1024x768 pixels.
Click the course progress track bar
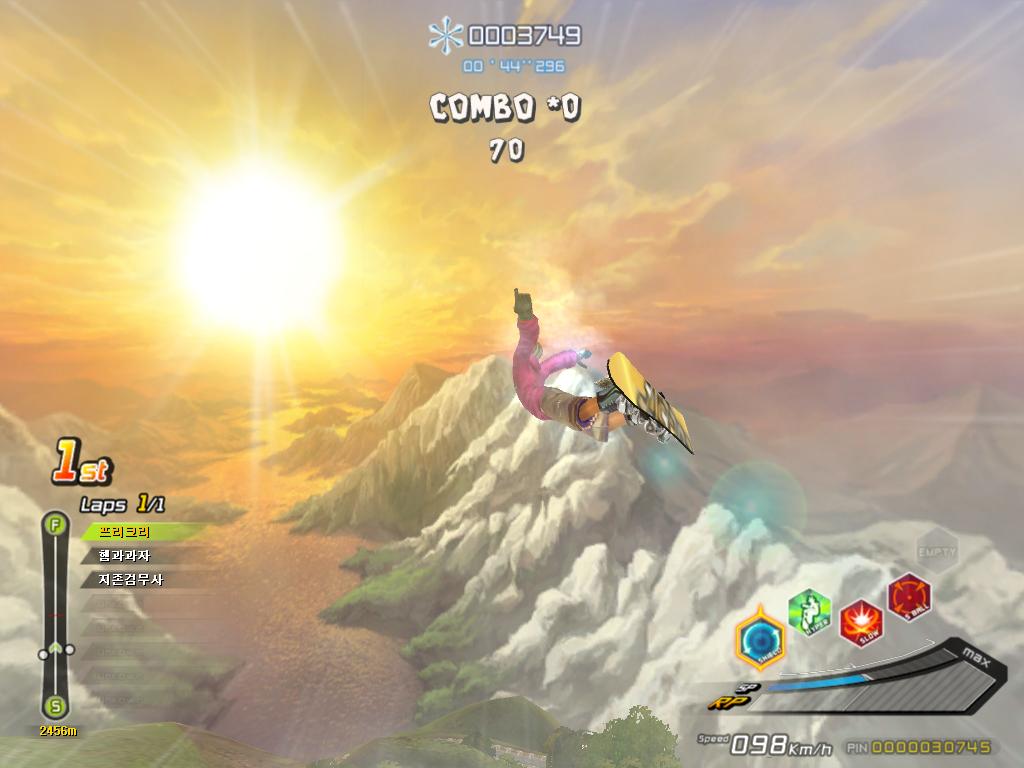(56, 615)
